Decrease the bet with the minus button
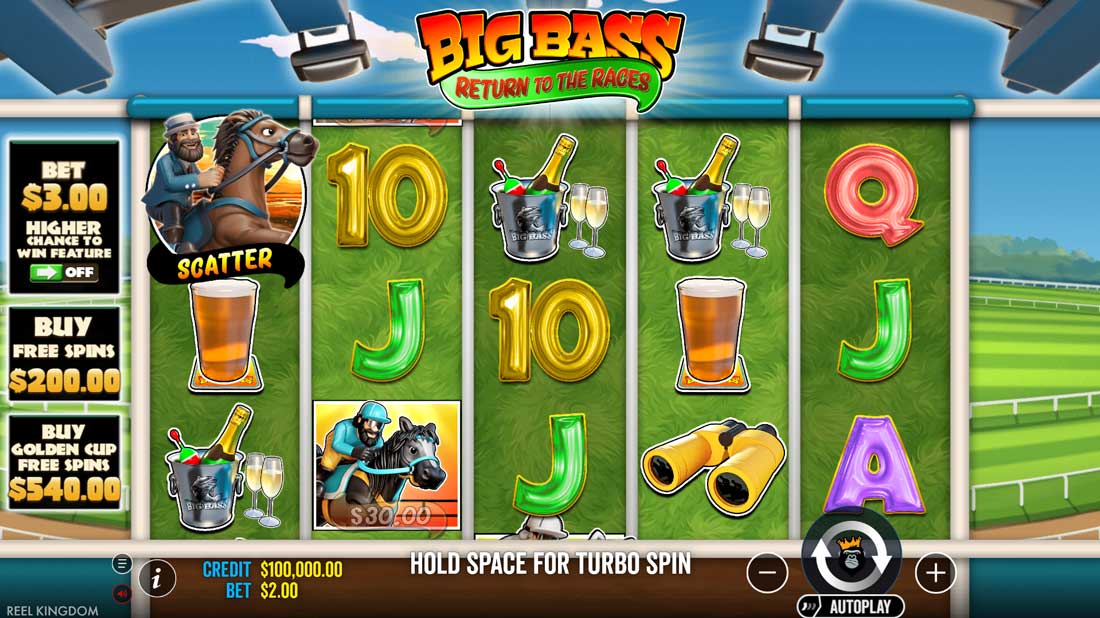Viewport: 1100px width, 618px height. (x=767, y=573)
